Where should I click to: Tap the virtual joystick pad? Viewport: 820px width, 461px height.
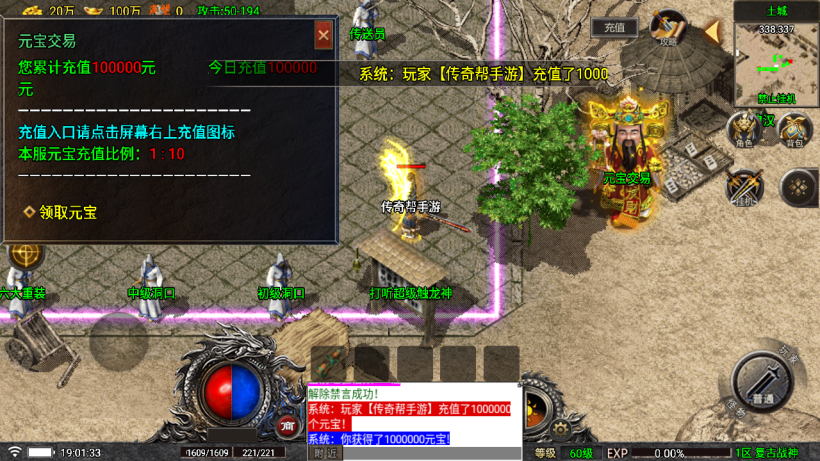tap(118, 340)
